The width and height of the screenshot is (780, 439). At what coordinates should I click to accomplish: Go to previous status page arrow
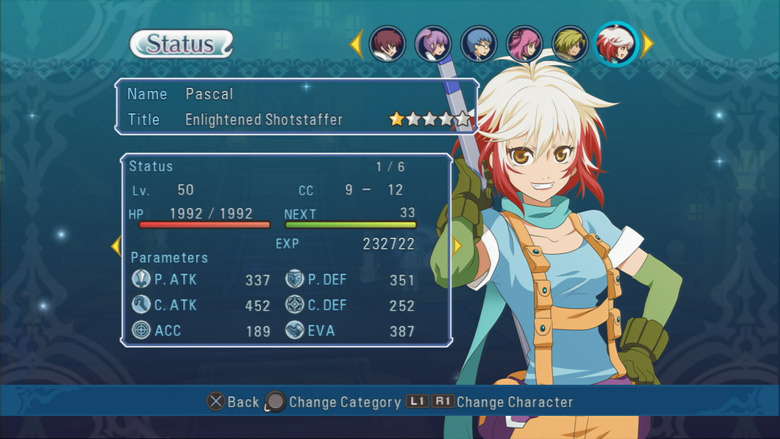click(x=116, y=246)
